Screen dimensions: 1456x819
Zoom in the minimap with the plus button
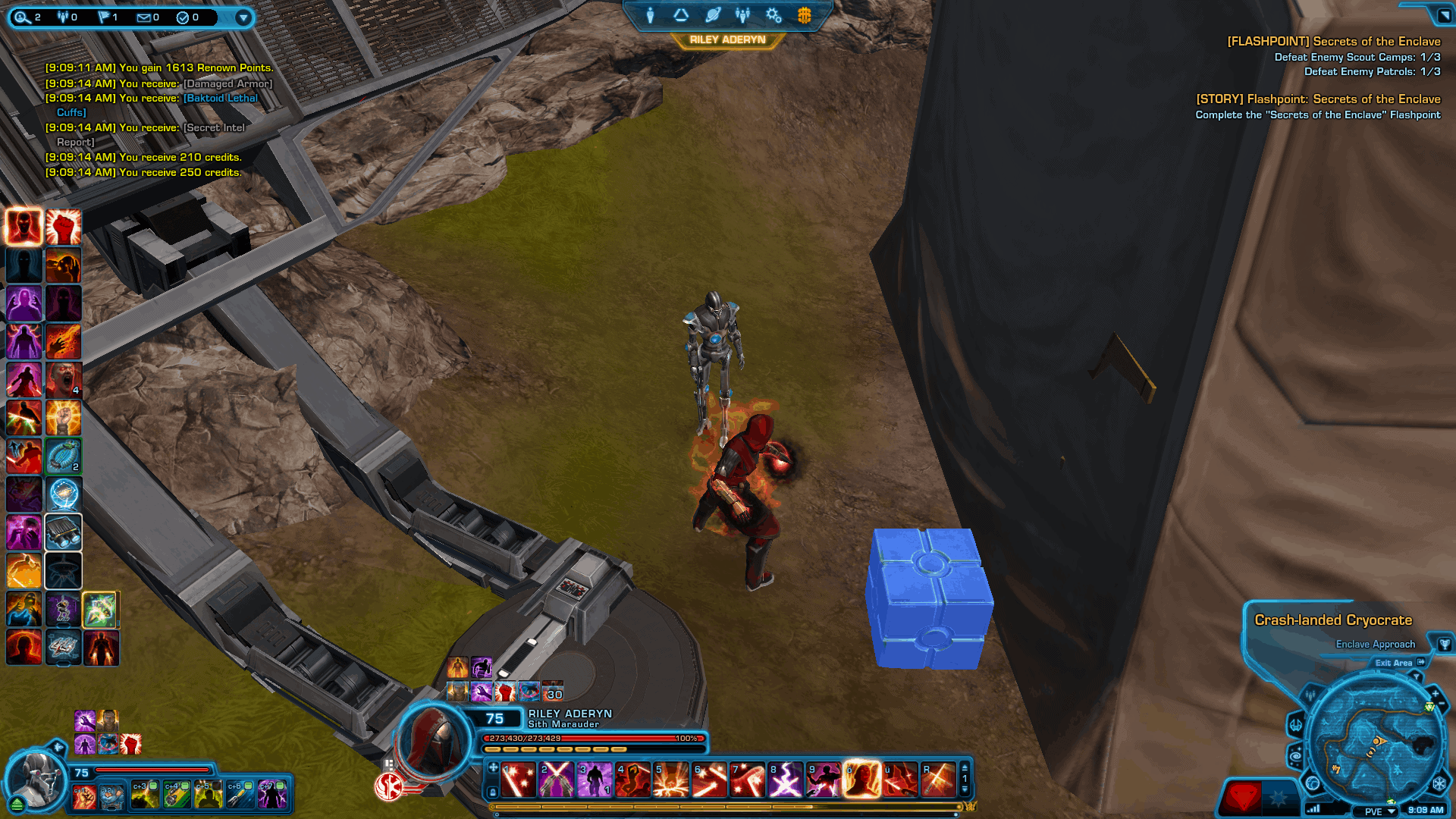[1435, 693]
